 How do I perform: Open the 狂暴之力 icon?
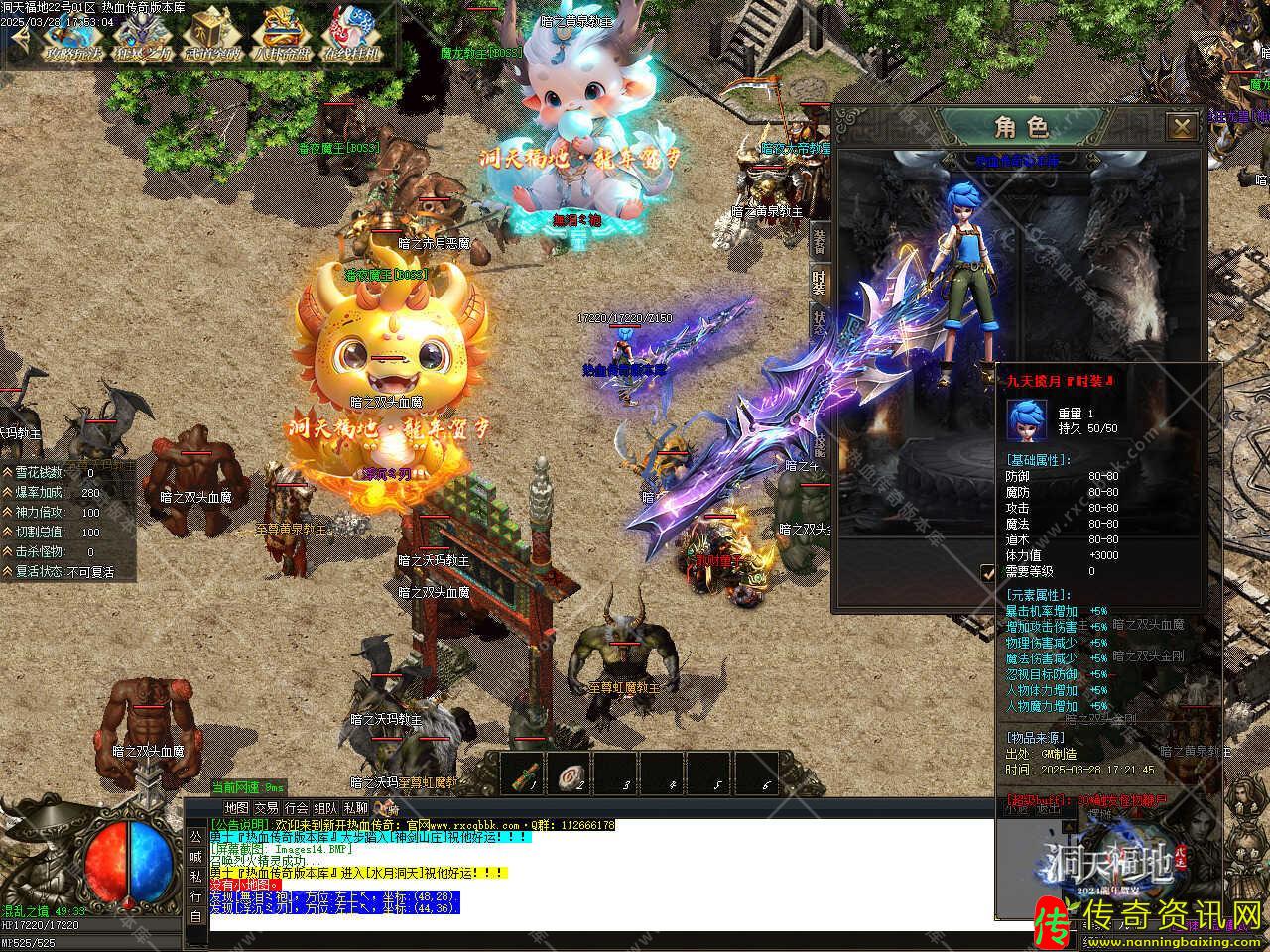tap(142, 38)
